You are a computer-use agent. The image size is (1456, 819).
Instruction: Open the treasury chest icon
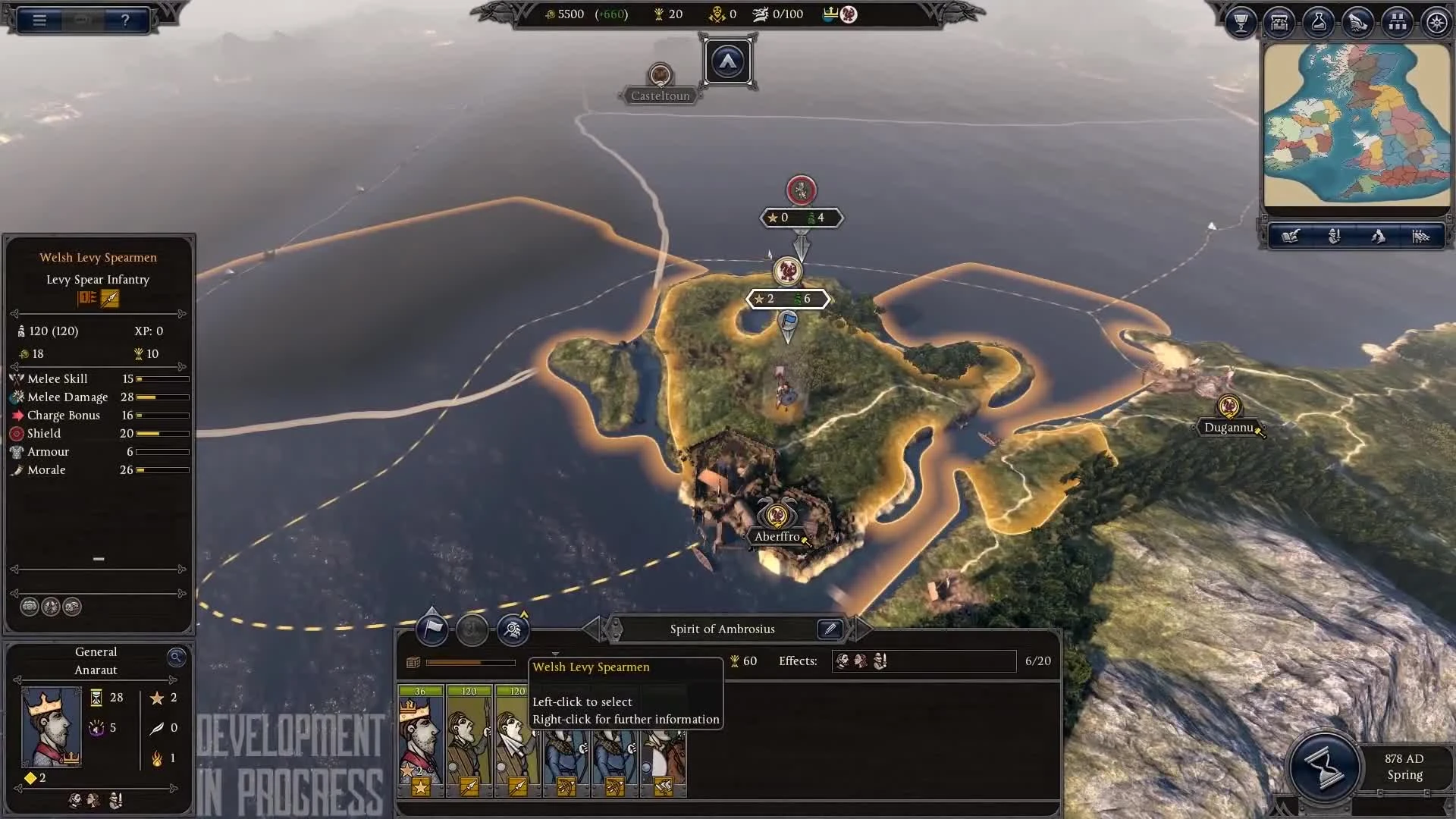pos(1279,22)
